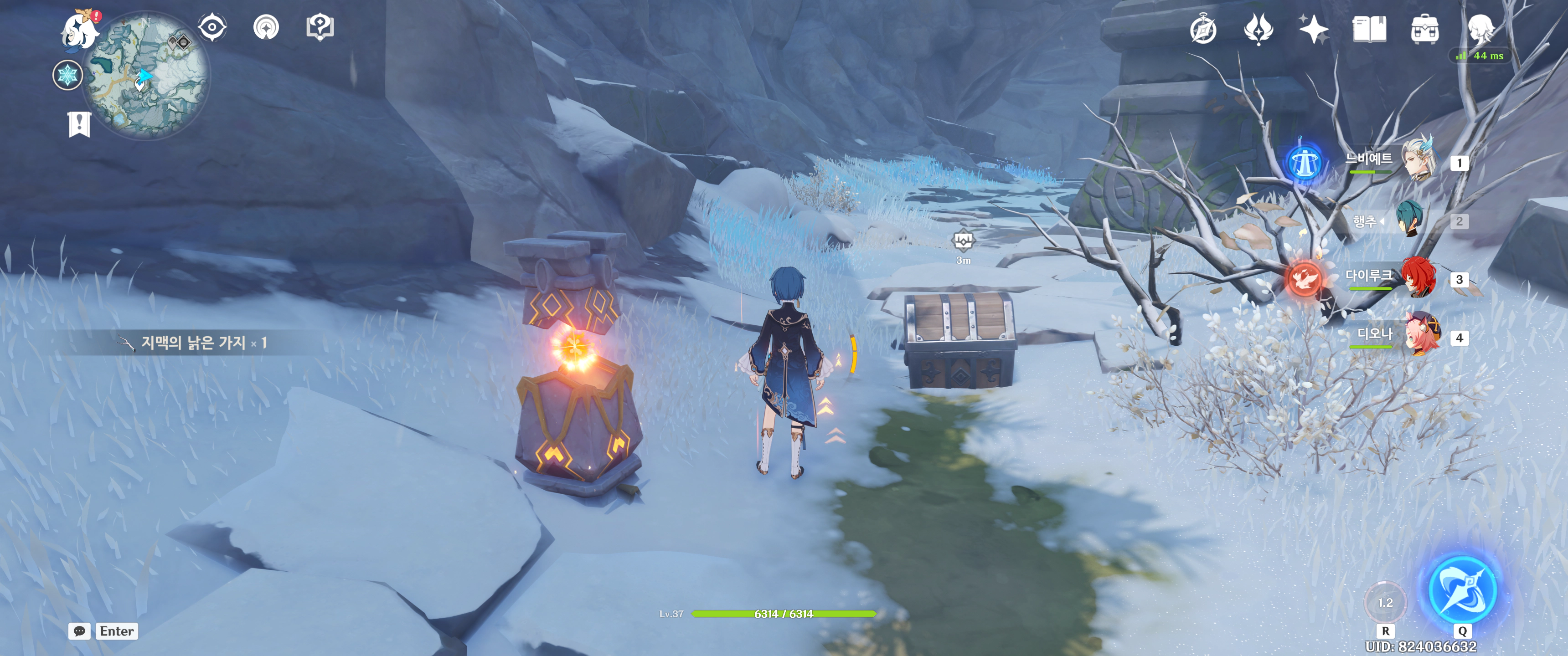Open the Wish star icon
Image resolution: width=1568 pixels, height=656 pixels.
tap(1314, 29)
